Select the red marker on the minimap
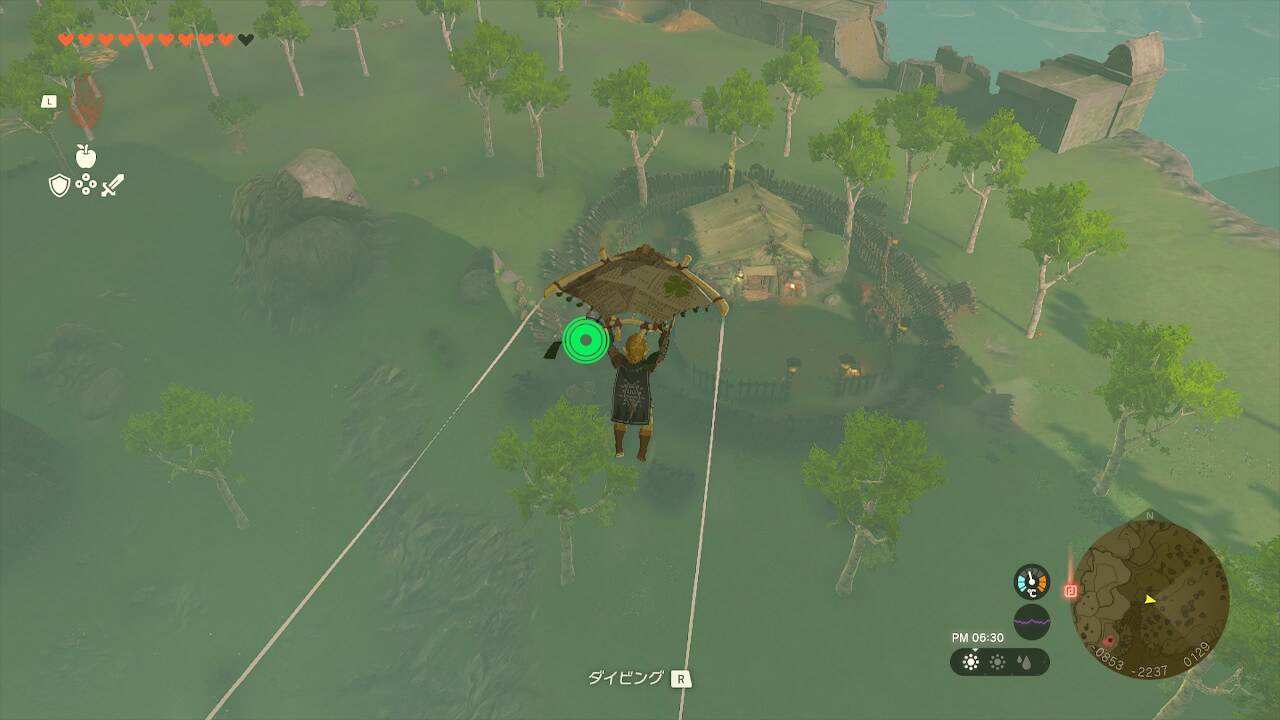The height and width of the screenshot is (720, 1280). (x=1108, y=641)
